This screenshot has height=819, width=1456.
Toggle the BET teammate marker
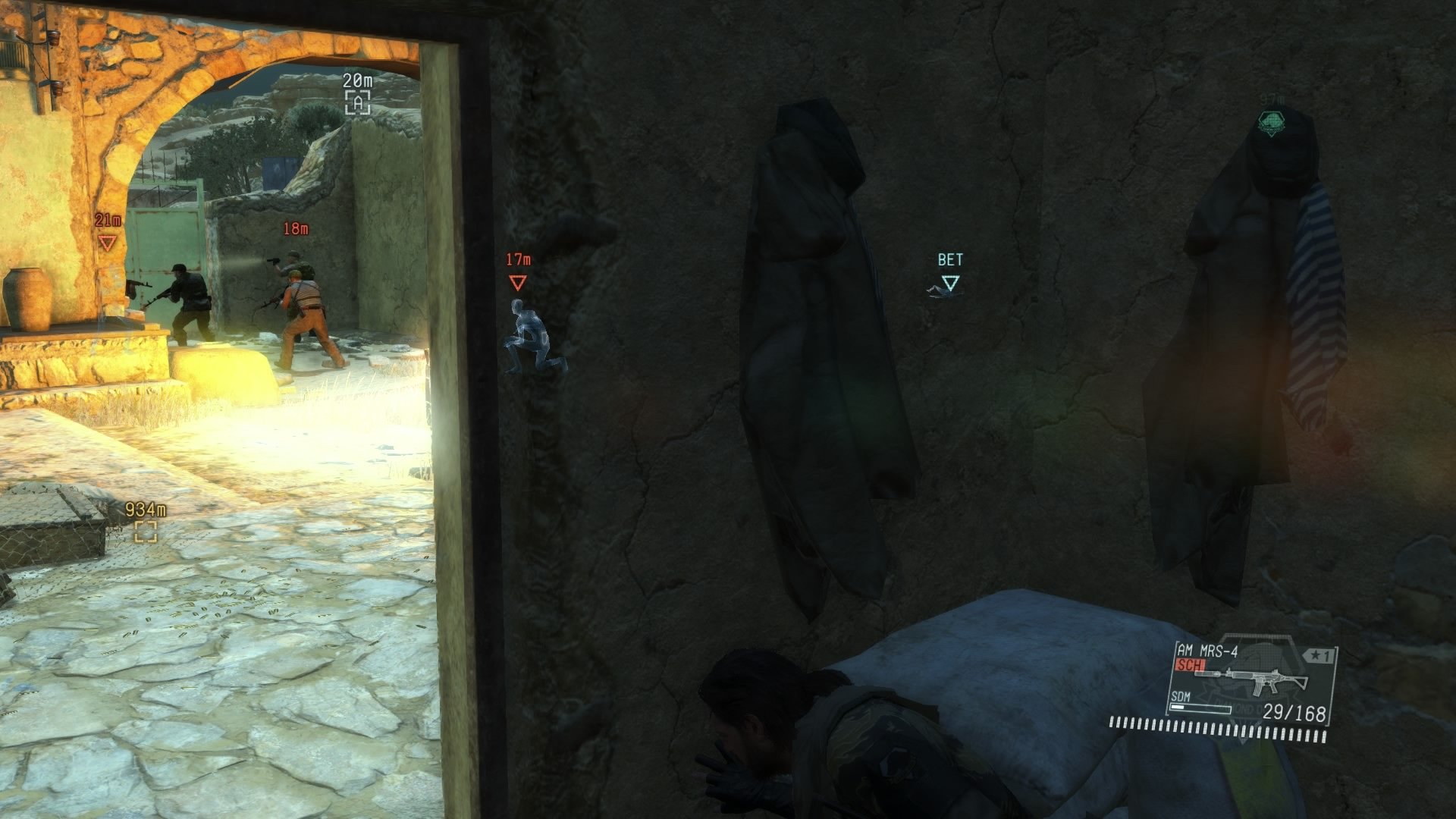click(949, 281)
